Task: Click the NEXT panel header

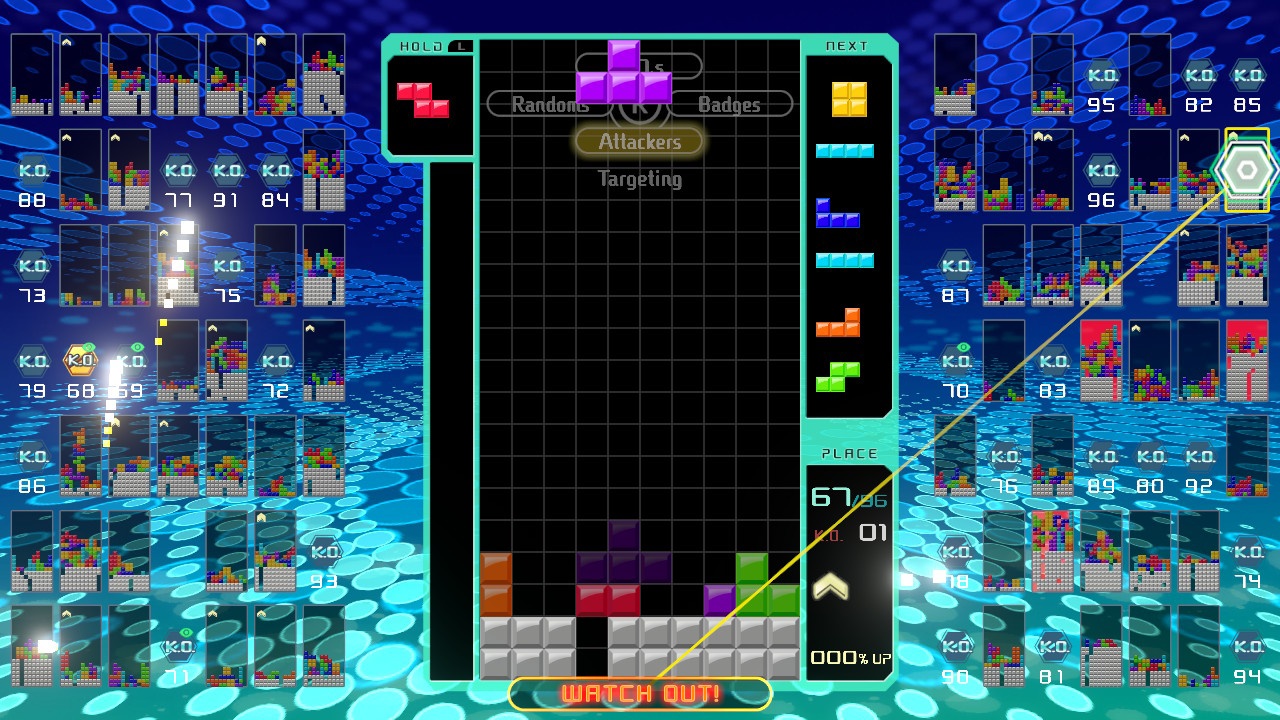Action: (x=845, y=45)
